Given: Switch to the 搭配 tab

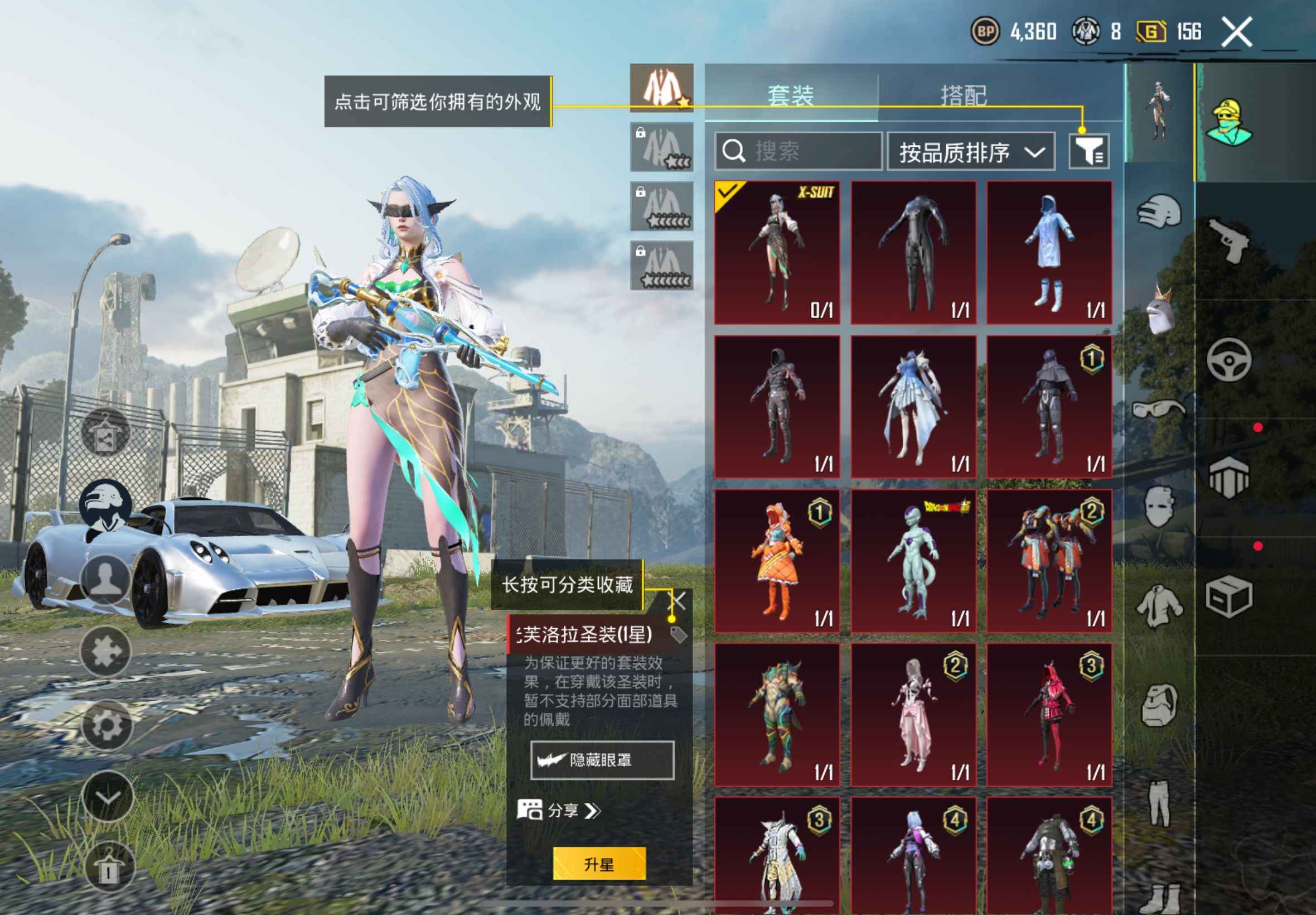Looking at the screenshot, I should click(964, 95).
